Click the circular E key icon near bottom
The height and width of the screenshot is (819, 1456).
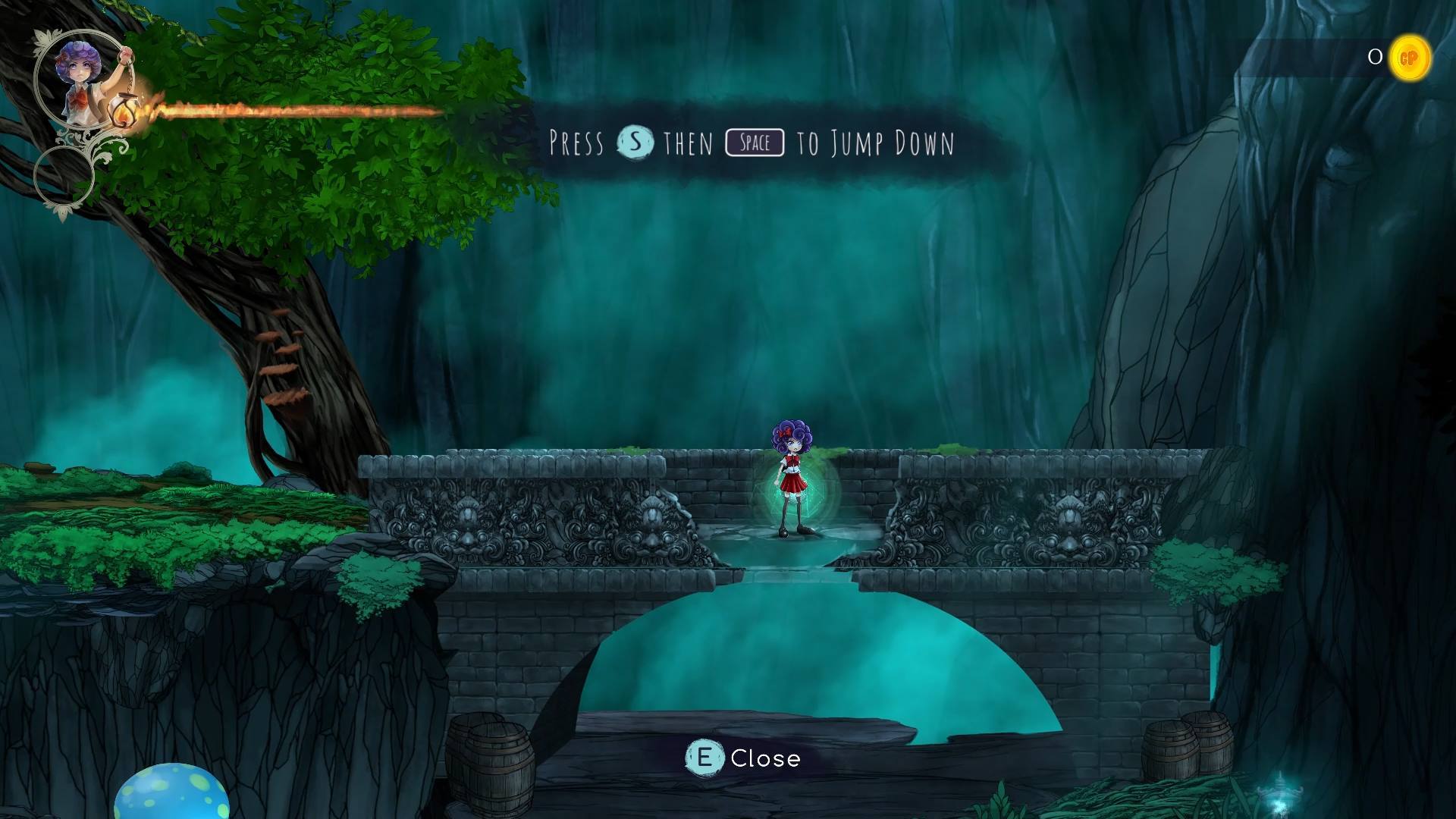click(705, 758)
